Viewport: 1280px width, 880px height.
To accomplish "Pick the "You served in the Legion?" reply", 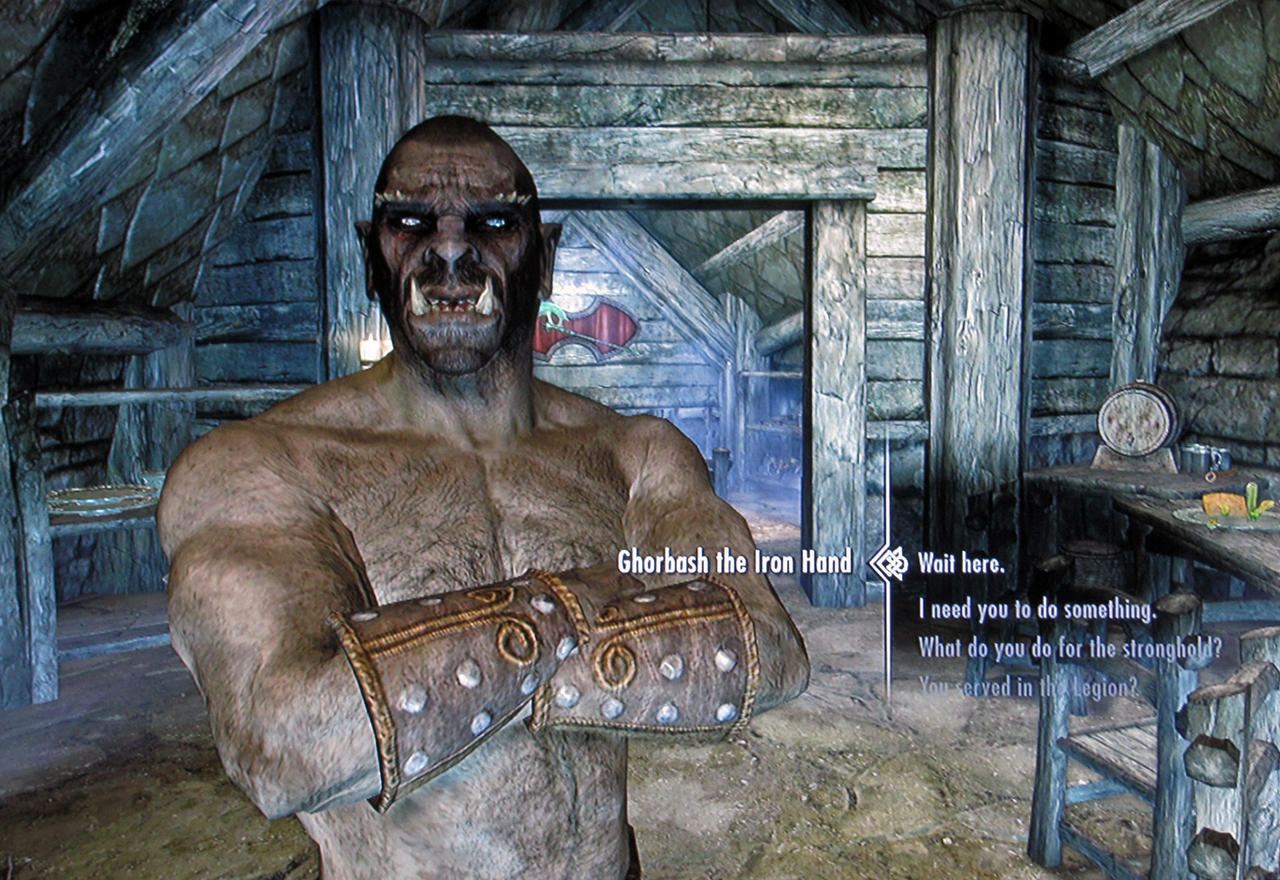I will coord(1028,687).
